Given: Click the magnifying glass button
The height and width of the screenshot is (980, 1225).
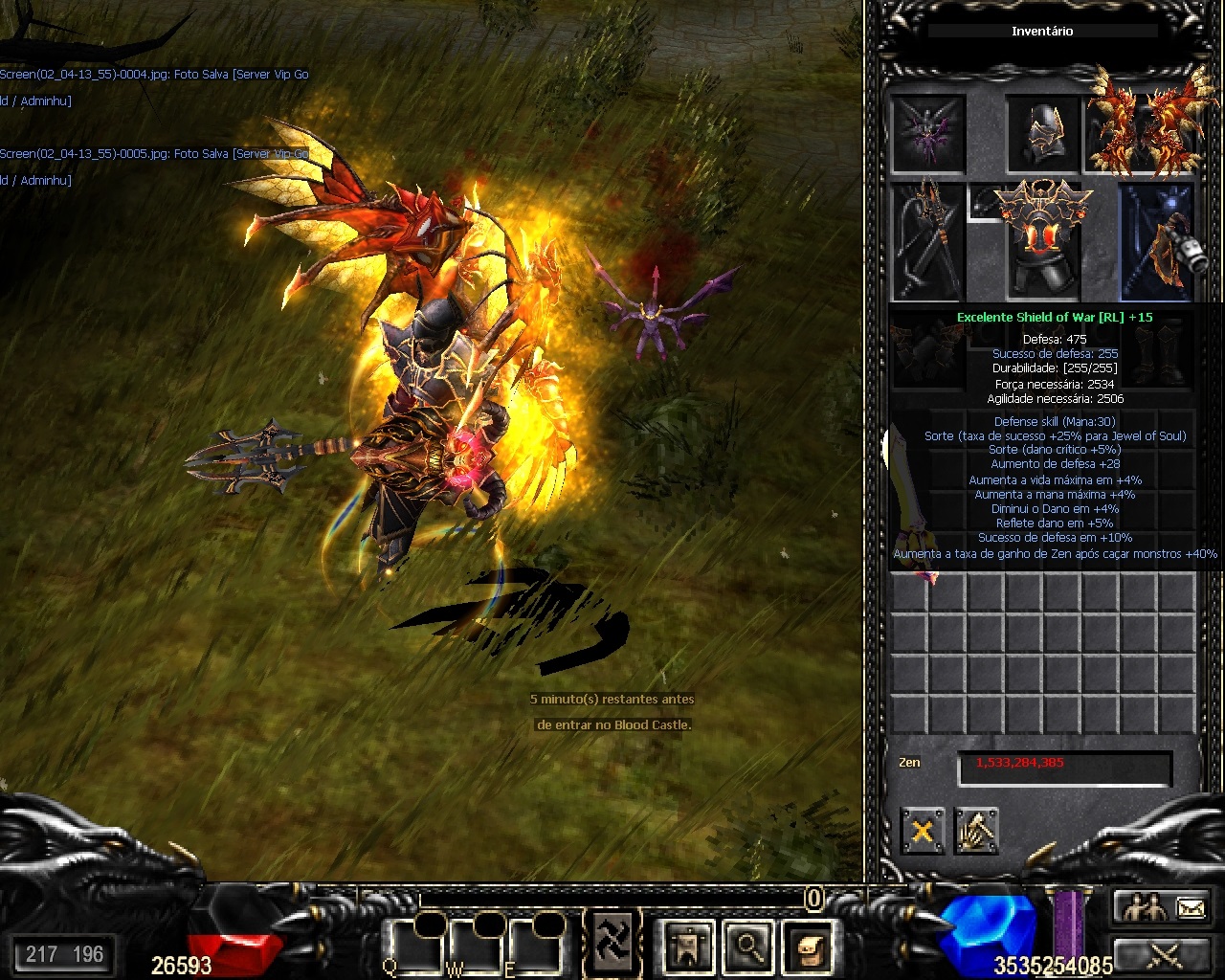Looking at the screenshot, I should click(x=746, y=947).
